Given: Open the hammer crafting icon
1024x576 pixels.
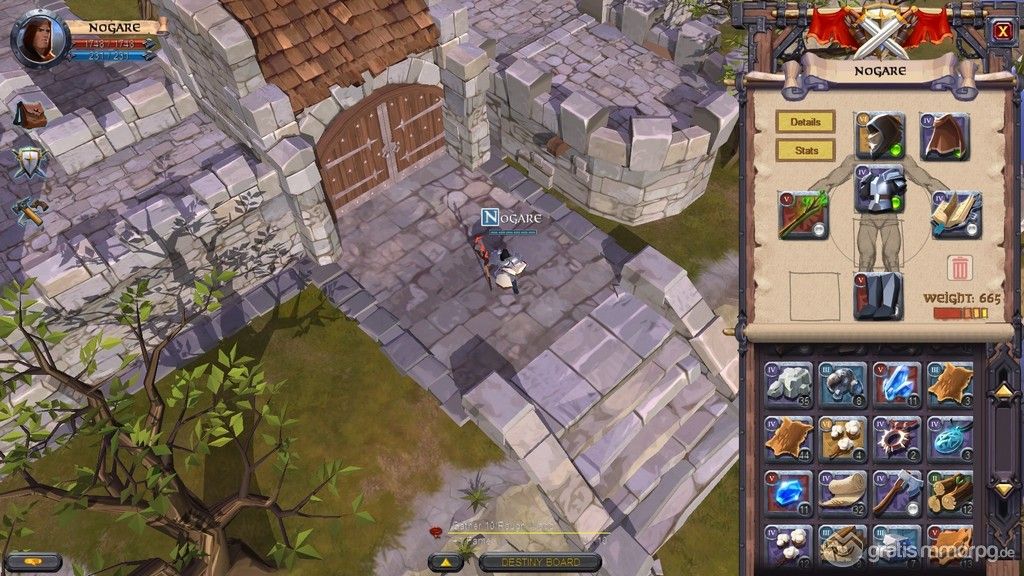Looking at the screenshot, I should click(x=30, y=211).
